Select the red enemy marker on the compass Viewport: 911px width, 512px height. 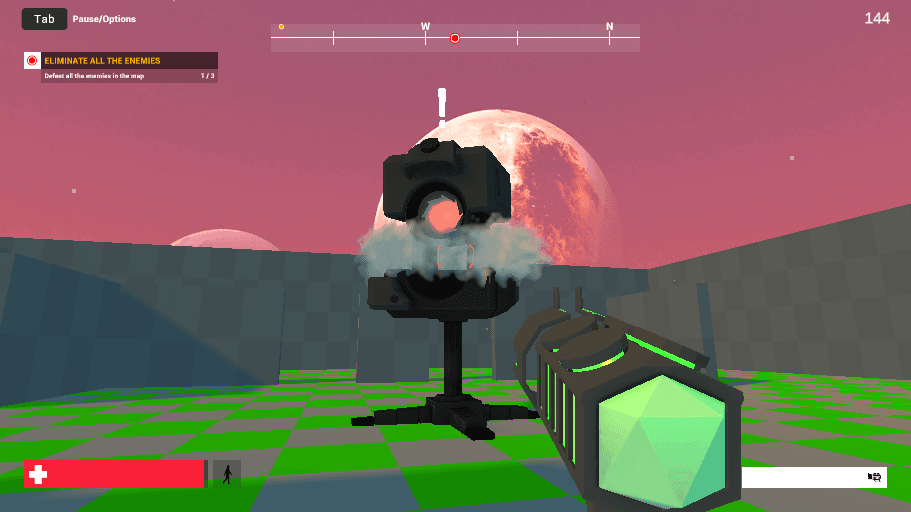tap(455, 38)
